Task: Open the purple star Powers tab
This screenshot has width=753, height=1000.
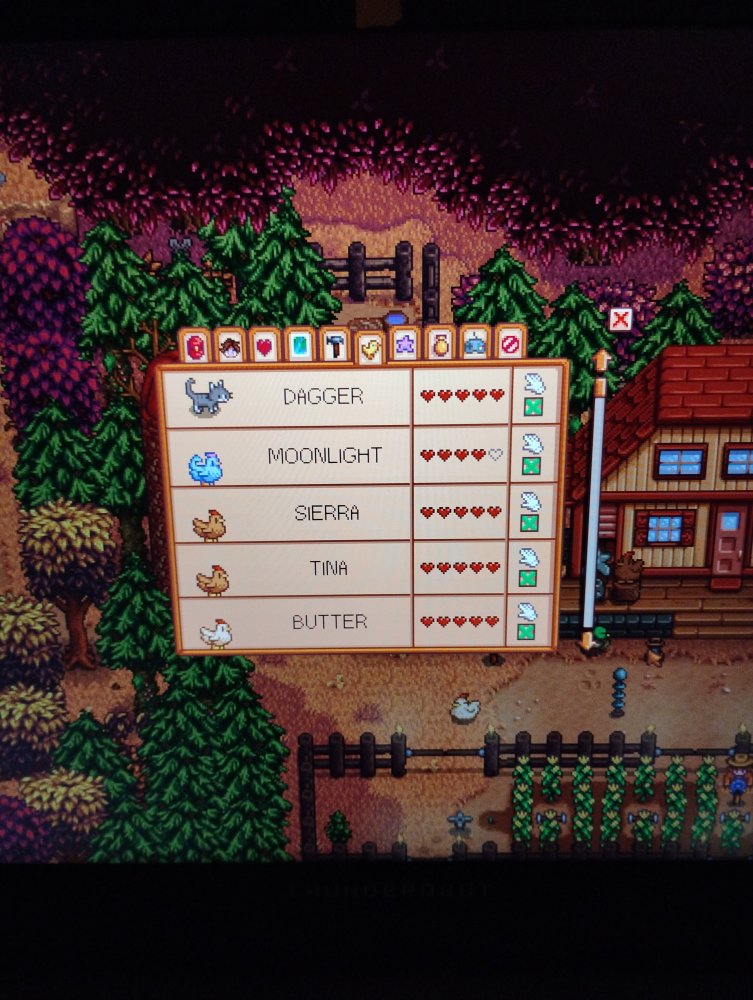Action: tap(404, 346)
